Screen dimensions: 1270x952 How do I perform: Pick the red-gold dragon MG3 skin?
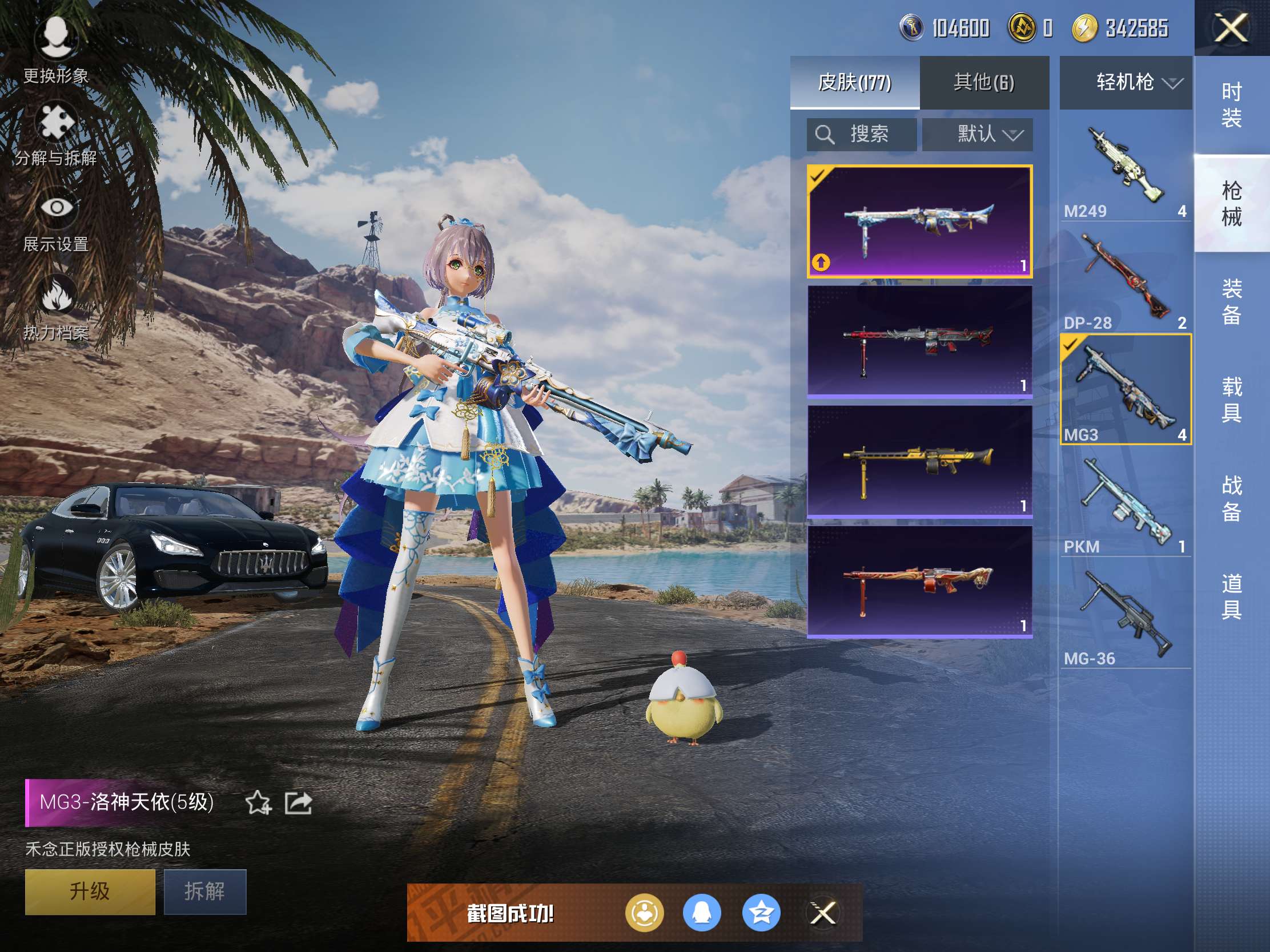coord(919,582)
